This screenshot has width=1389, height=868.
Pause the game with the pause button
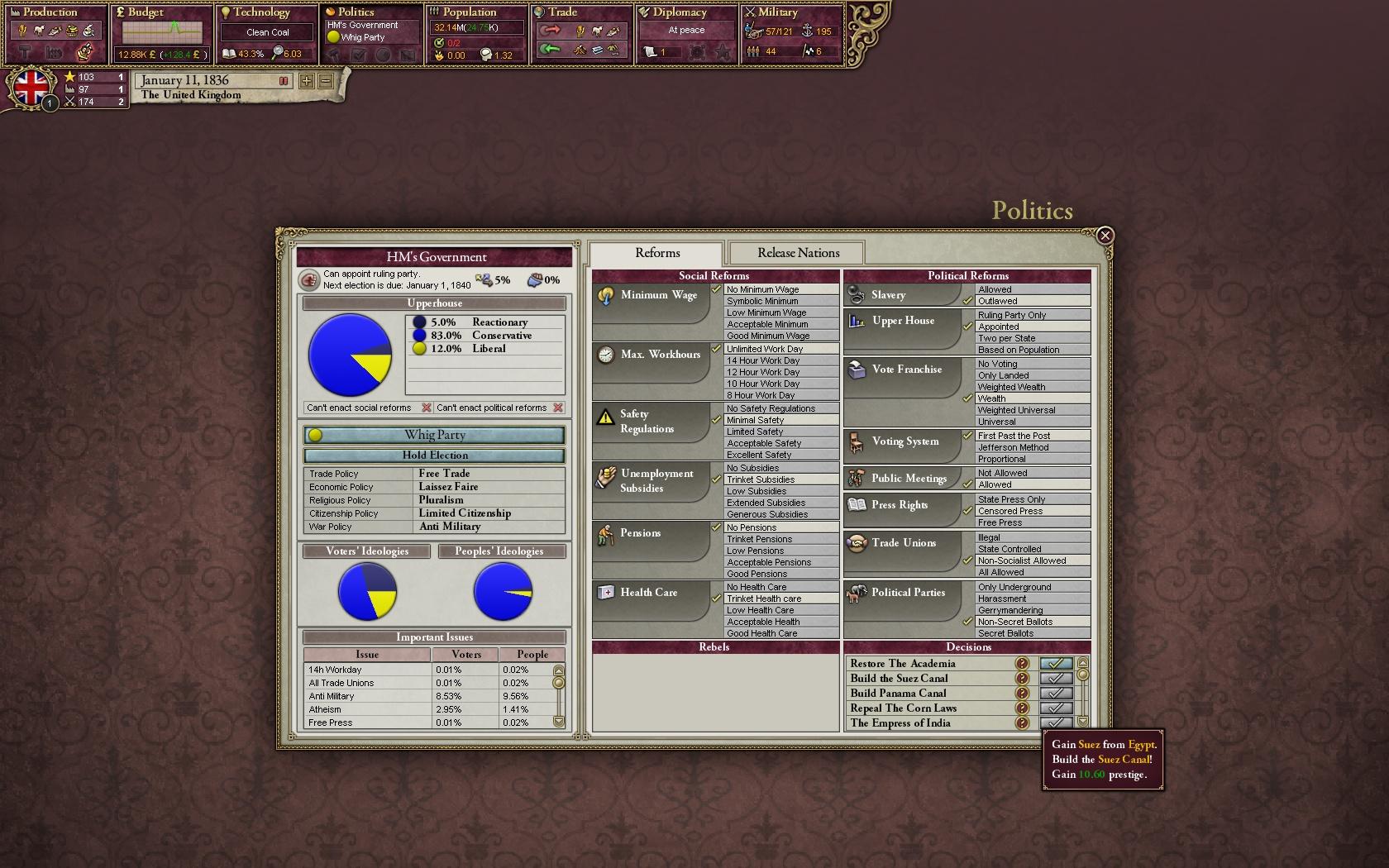[282, 81]
